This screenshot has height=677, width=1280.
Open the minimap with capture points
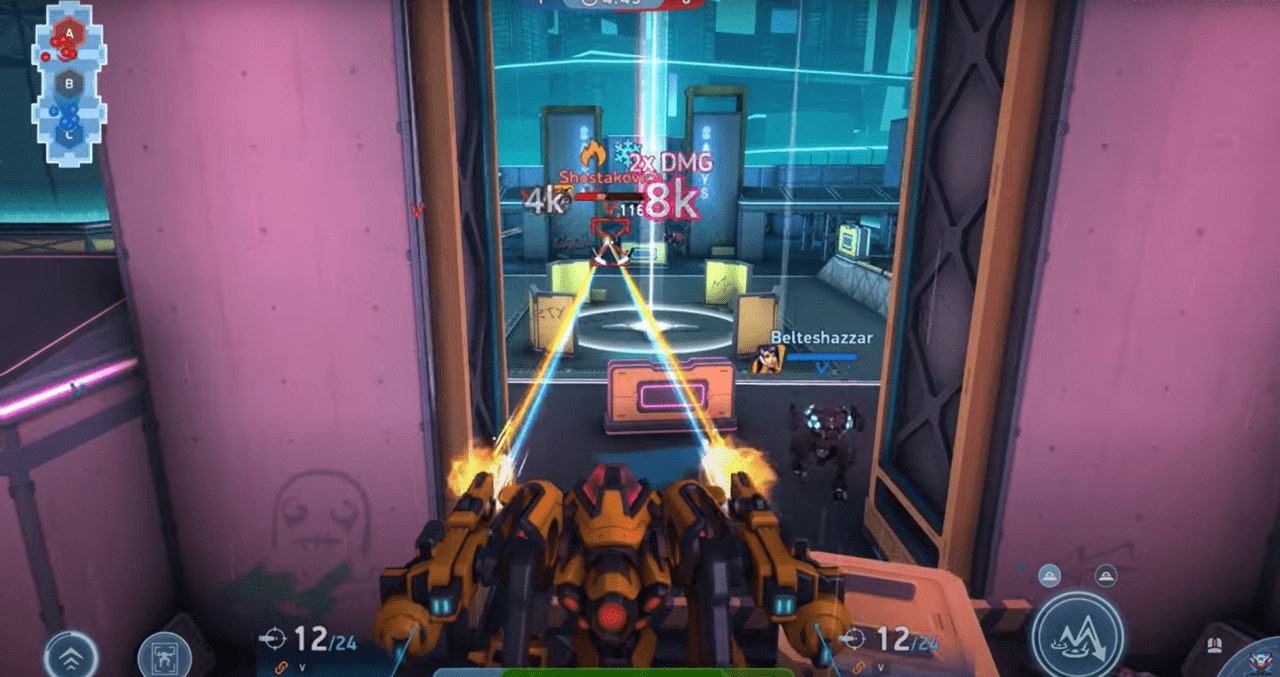coord(69,84)
